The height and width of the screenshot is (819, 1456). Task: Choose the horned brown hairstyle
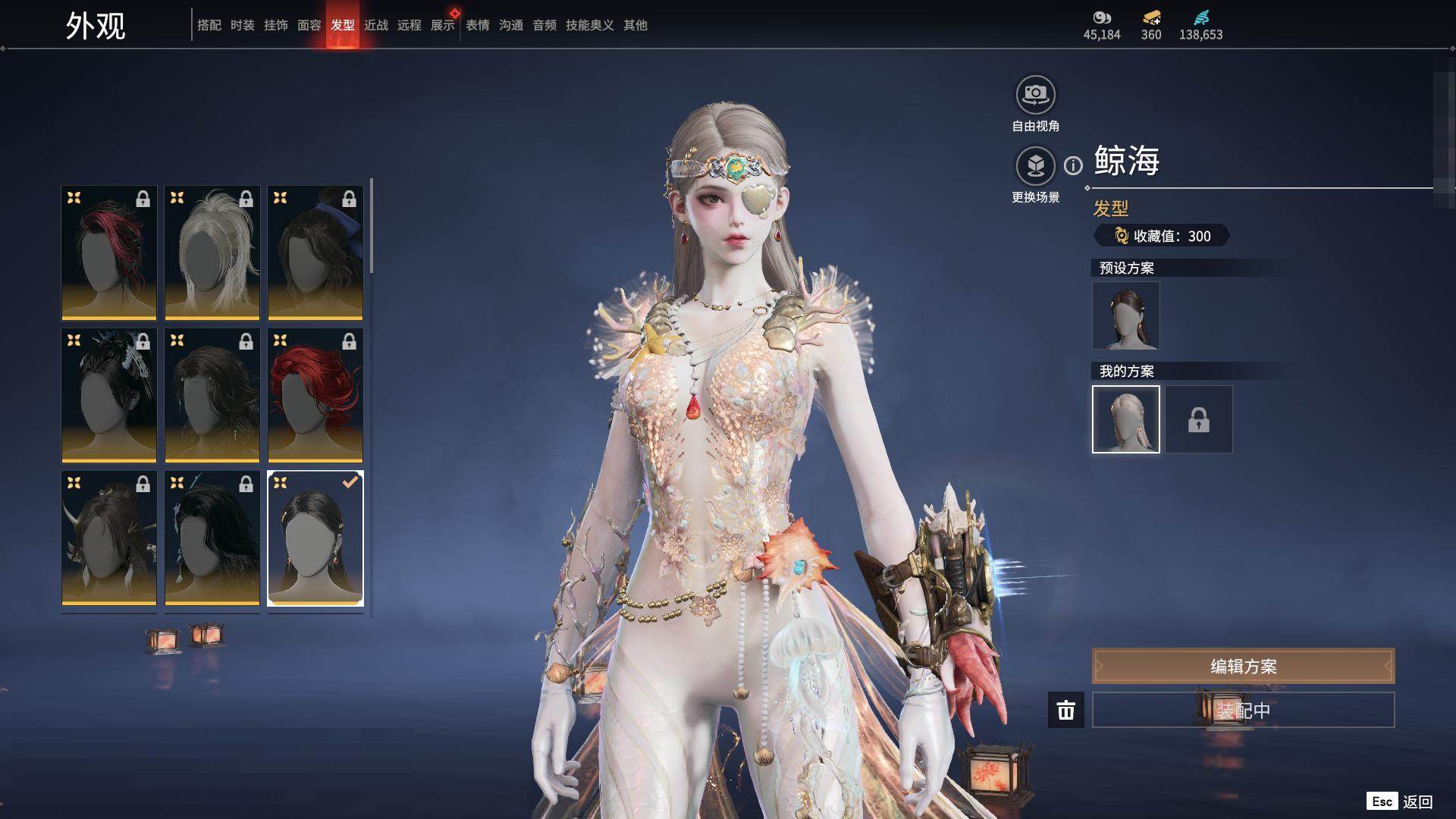(109, 538)
